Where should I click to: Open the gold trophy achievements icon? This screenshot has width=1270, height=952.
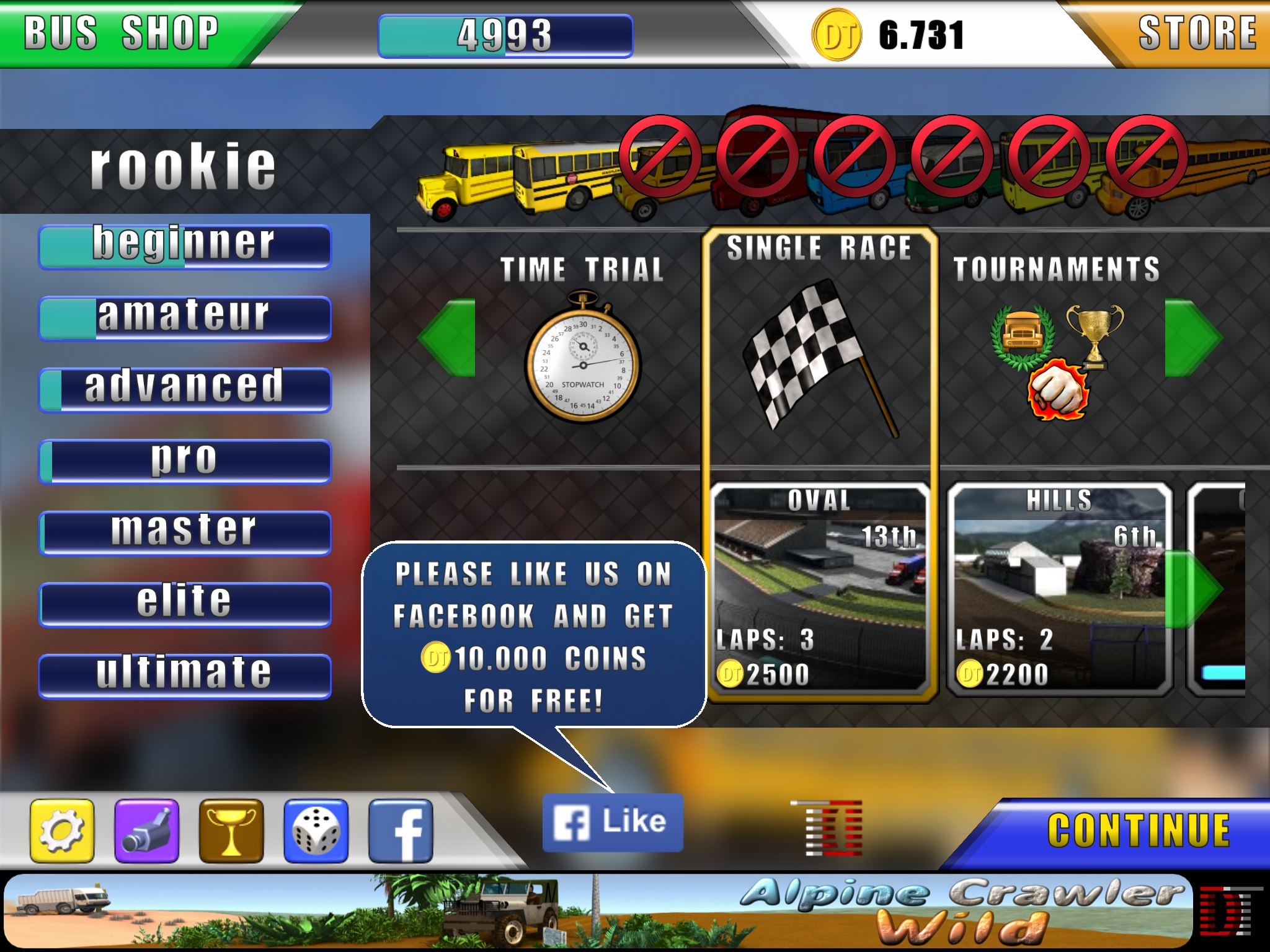(x=231, y=831)
